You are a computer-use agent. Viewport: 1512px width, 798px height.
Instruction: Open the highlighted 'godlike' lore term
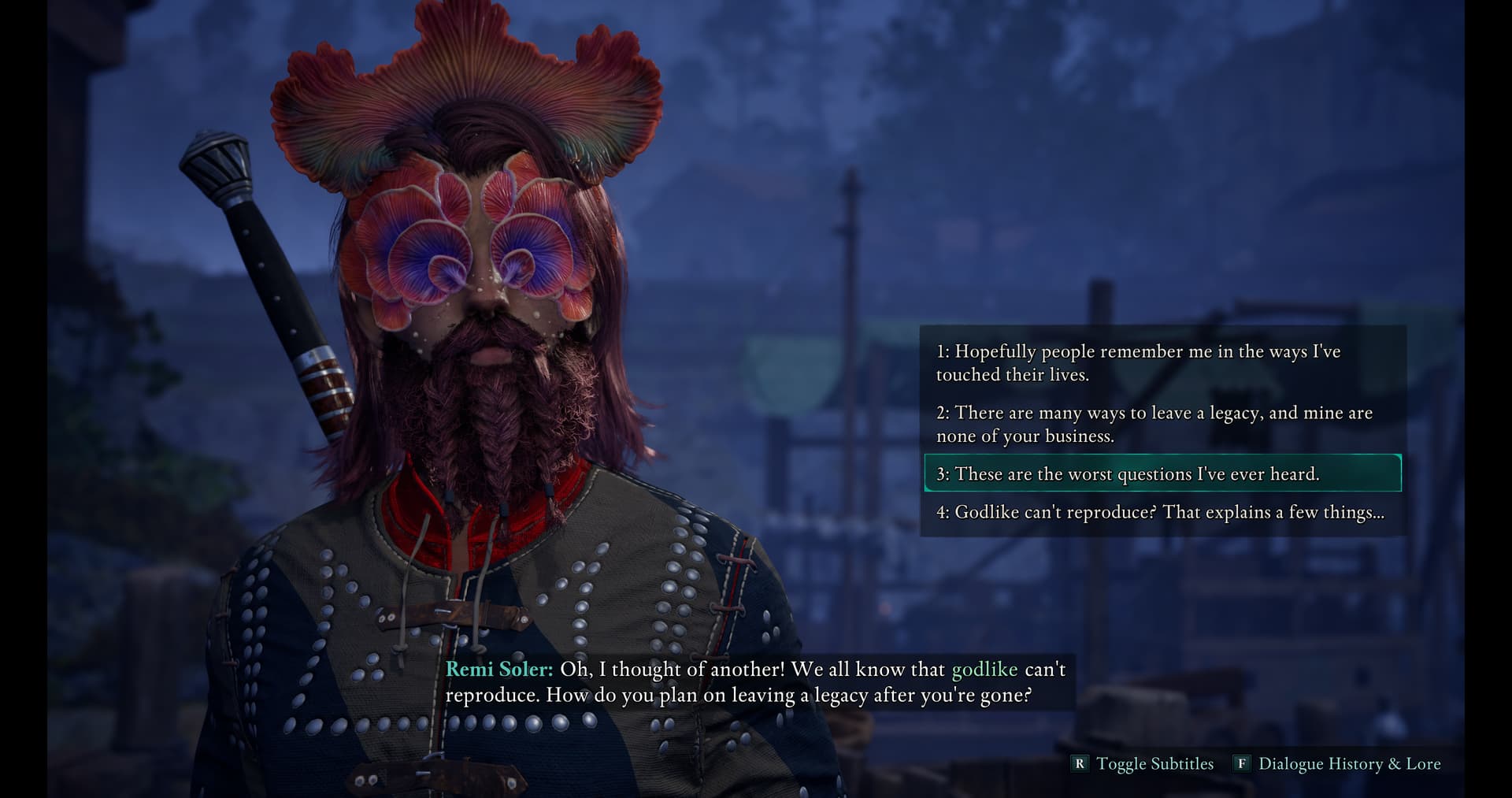[x=984, y=670]
